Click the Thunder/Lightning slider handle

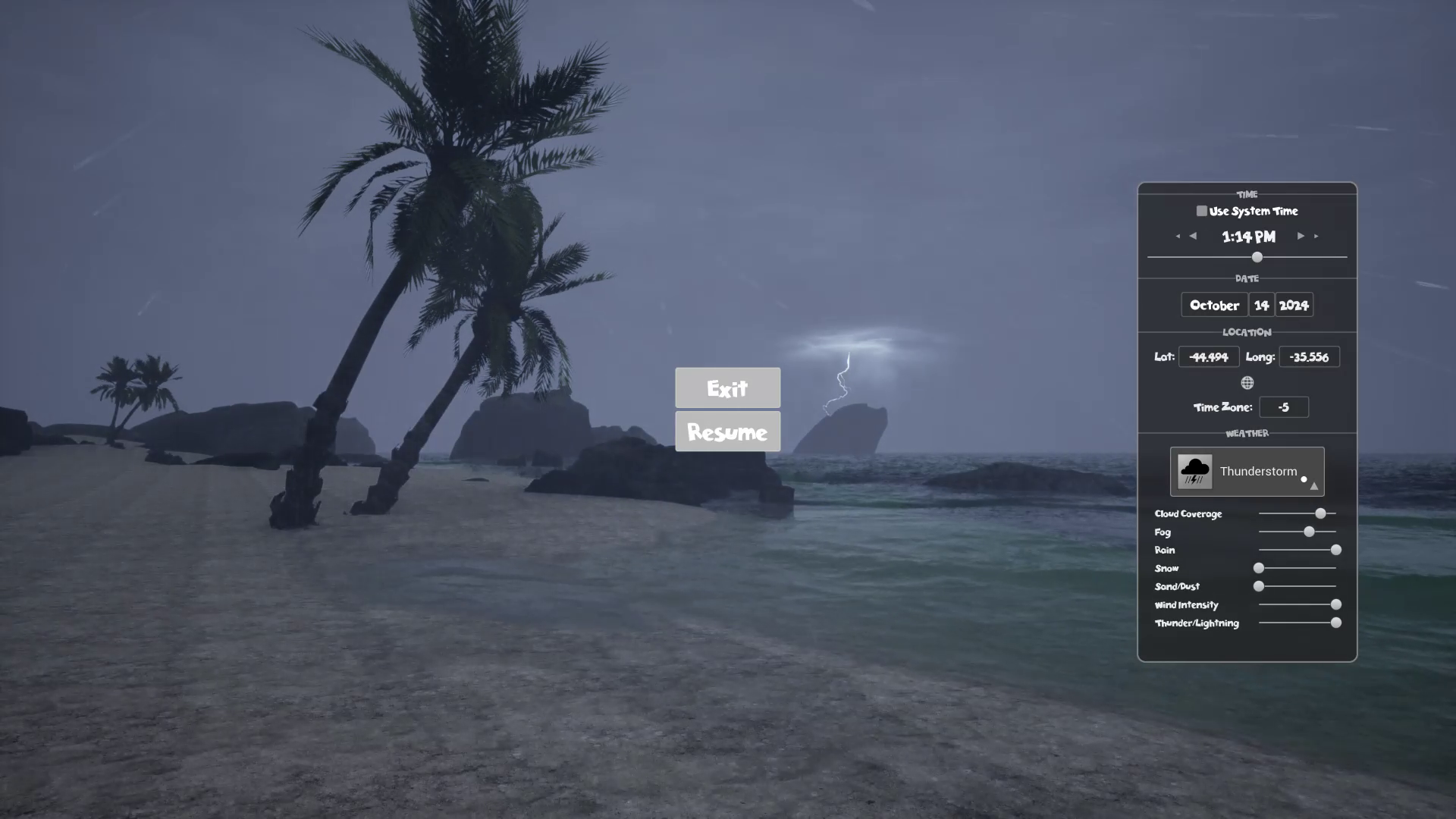(1335, 623)
